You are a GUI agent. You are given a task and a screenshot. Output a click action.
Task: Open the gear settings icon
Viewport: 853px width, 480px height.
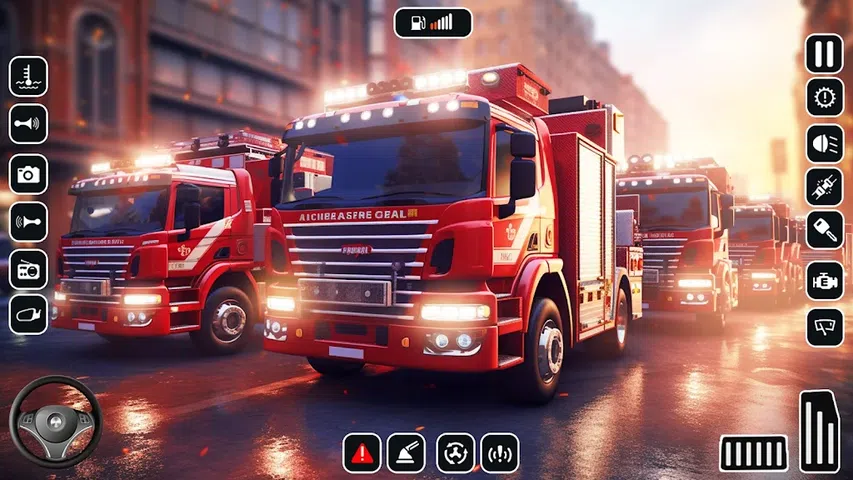tap(824, 98)
